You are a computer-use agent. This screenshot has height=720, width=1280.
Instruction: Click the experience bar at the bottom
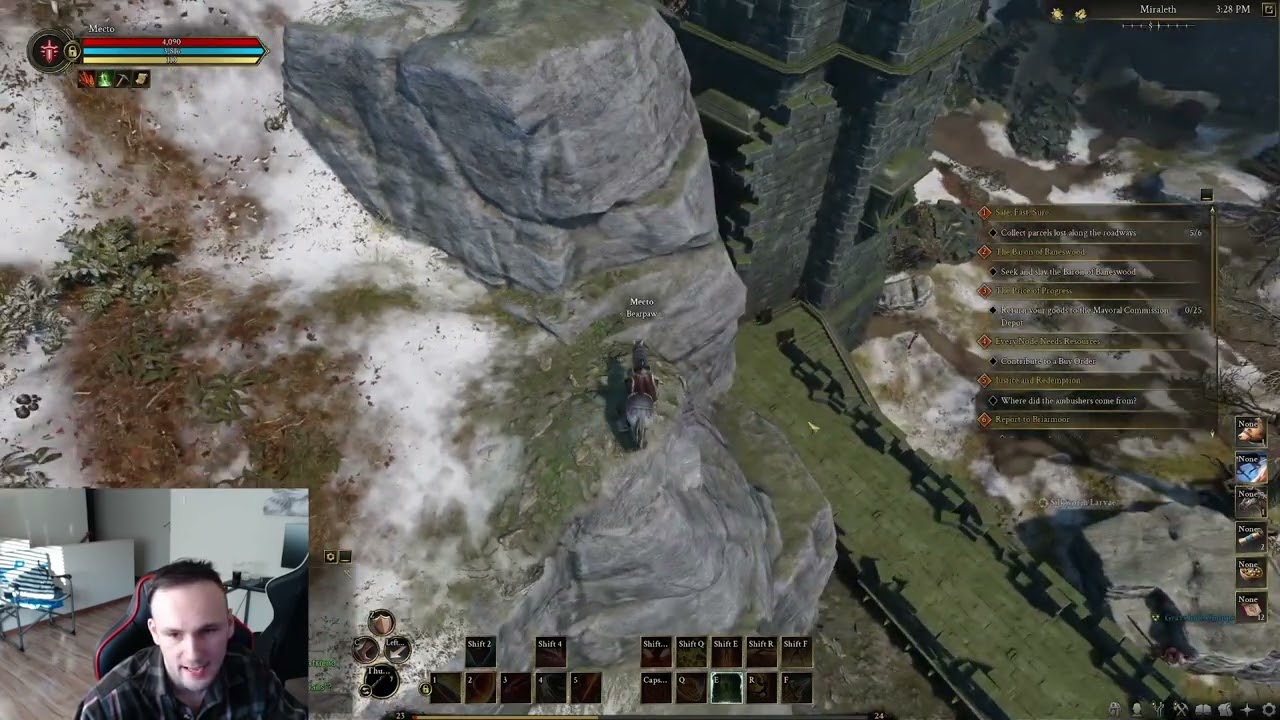click(x=640, y=716)
